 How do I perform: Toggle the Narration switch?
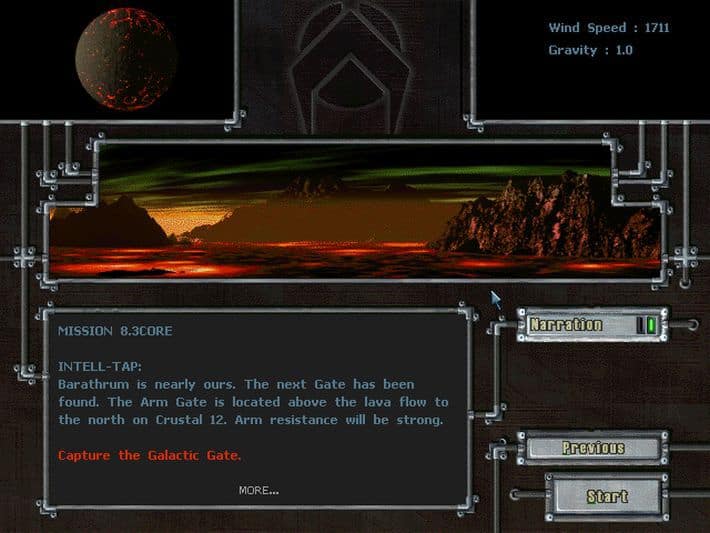[x=646, y=325]
